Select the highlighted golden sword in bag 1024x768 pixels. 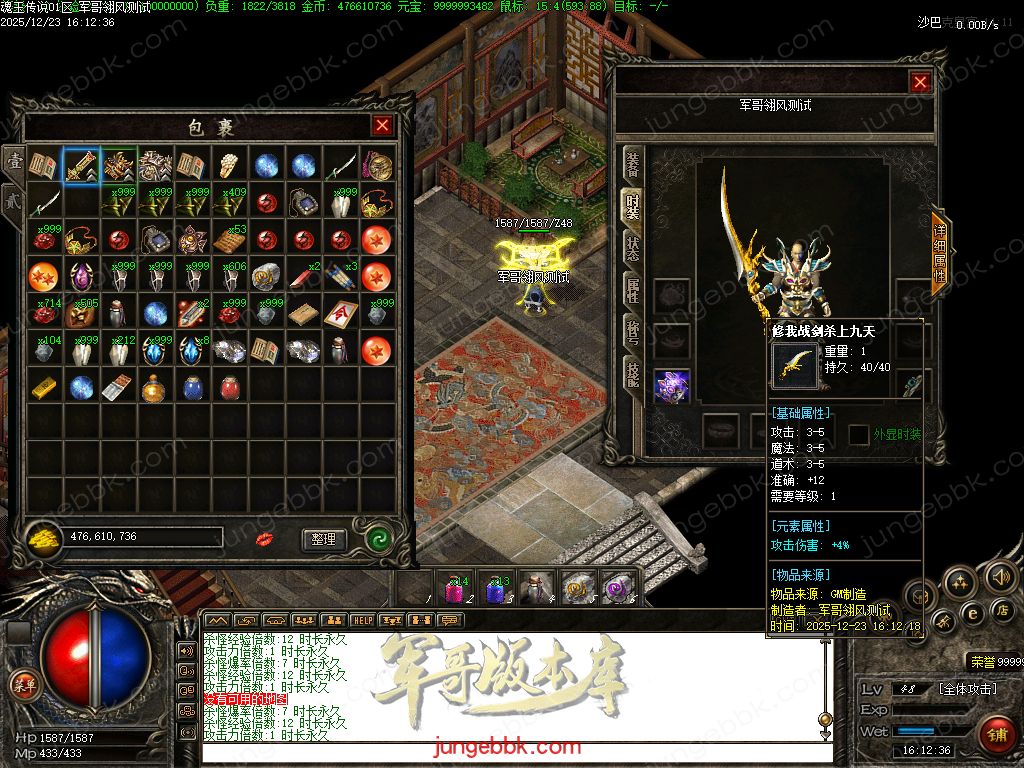click(x=81, y=166)
